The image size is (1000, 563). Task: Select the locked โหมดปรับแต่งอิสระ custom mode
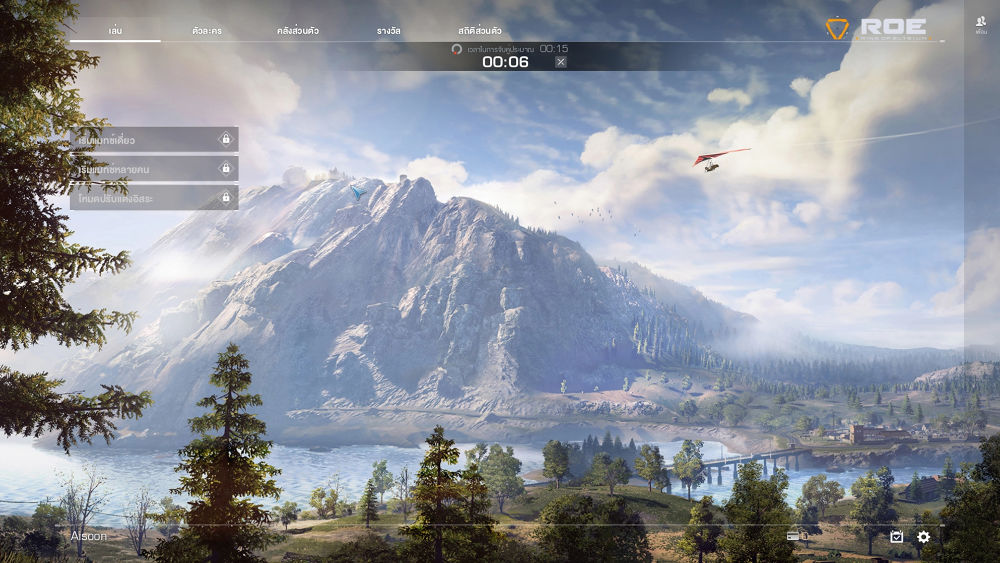154,198
